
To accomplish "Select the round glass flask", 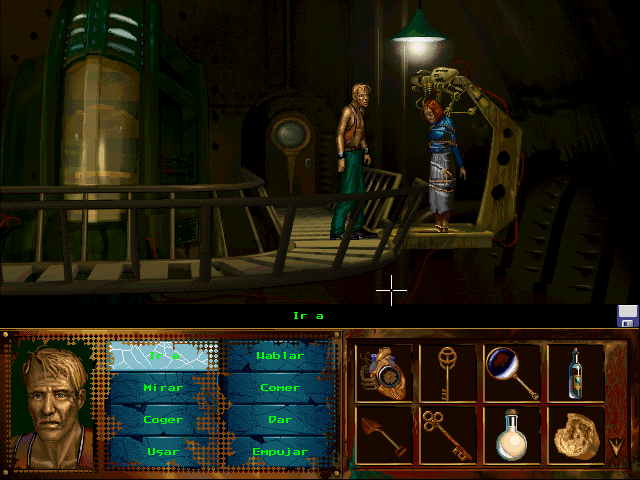I will [512, 434].
